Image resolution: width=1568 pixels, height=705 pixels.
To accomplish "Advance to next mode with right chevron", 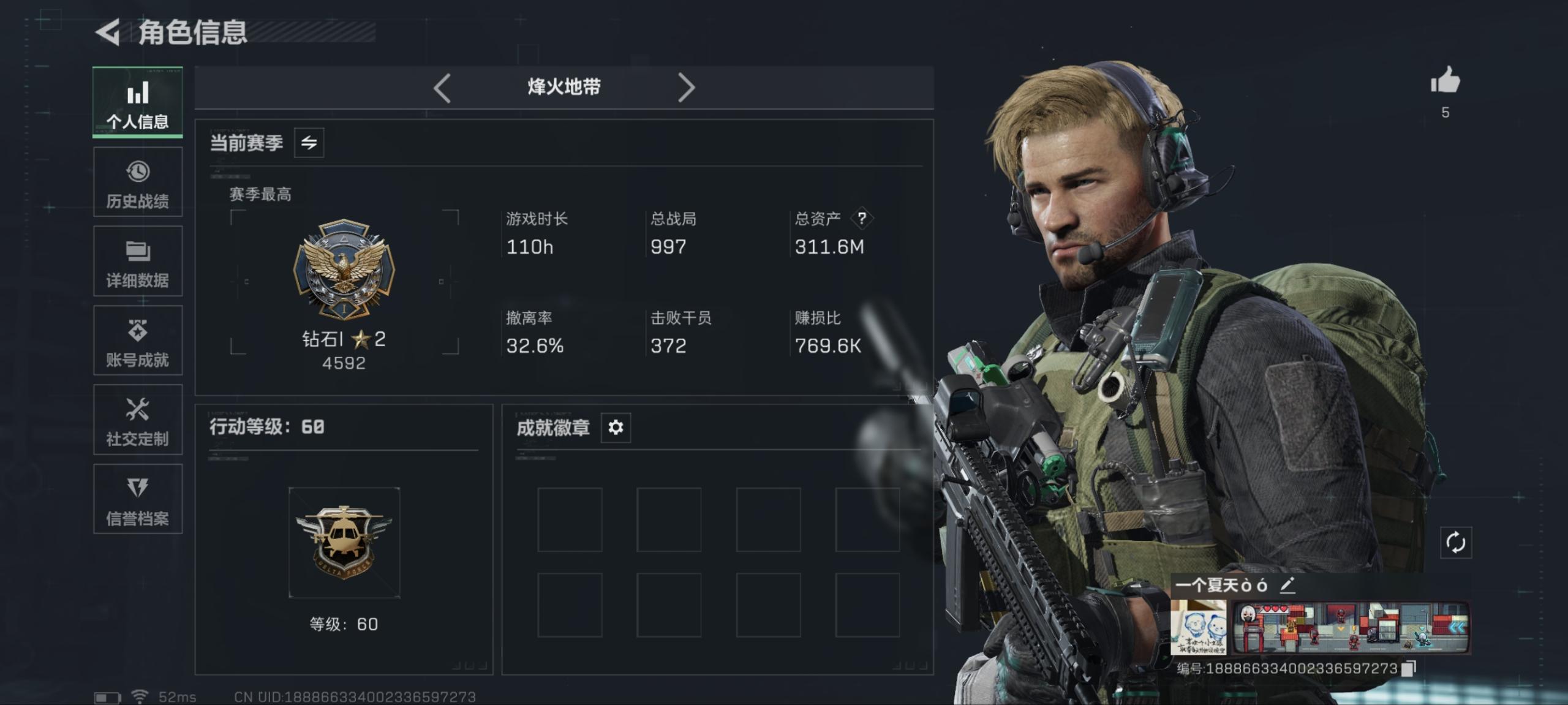I will pos(686,87).
